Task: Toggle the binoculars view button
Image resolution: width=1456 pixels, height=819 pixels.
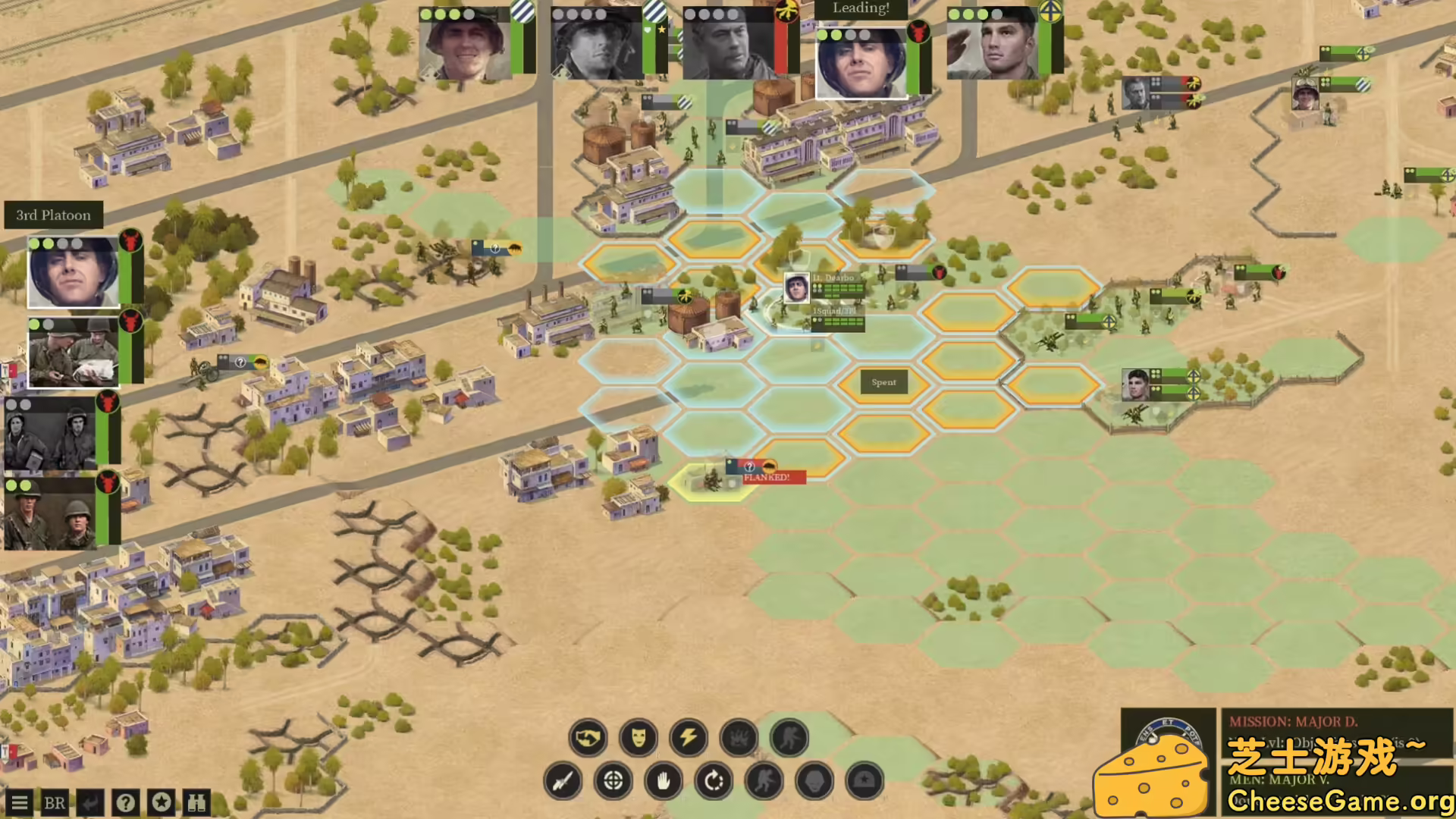Action: 197,803
